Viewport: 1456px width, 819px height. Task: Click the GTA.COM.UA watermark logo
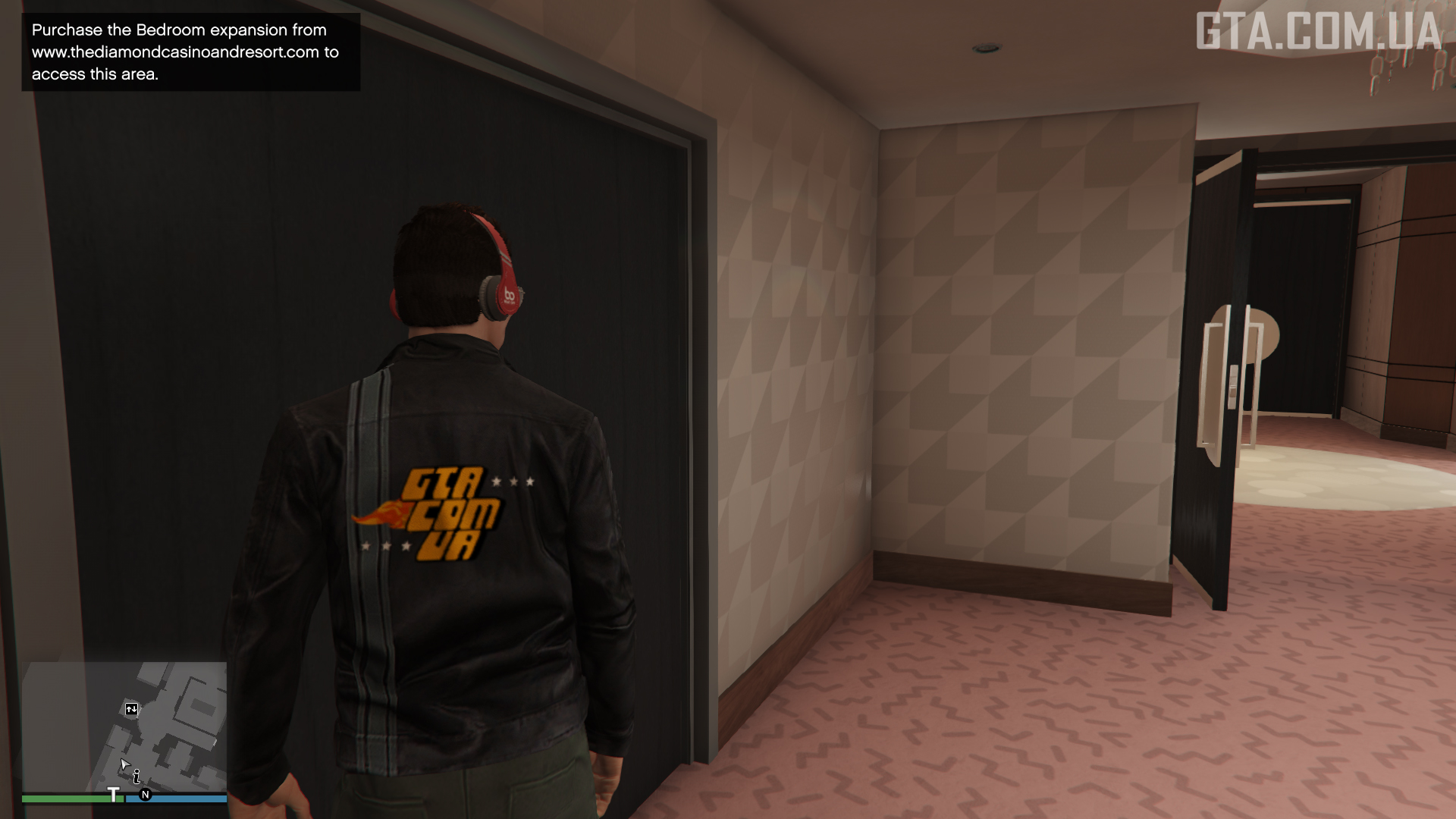click(x=1318, y=32)
